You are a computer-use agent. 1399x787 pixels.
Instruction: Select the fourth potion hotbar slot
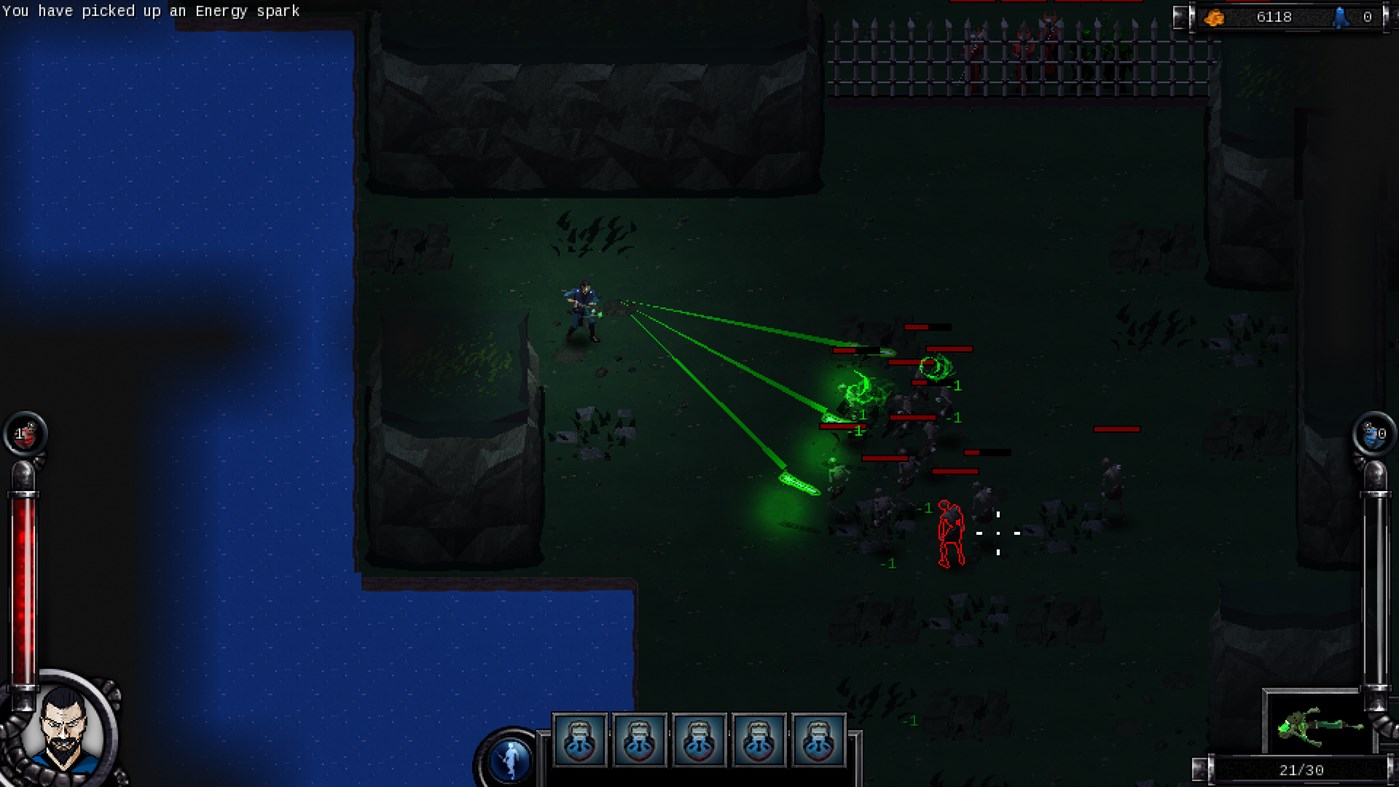pyautogui.click(x=759, y=739)
